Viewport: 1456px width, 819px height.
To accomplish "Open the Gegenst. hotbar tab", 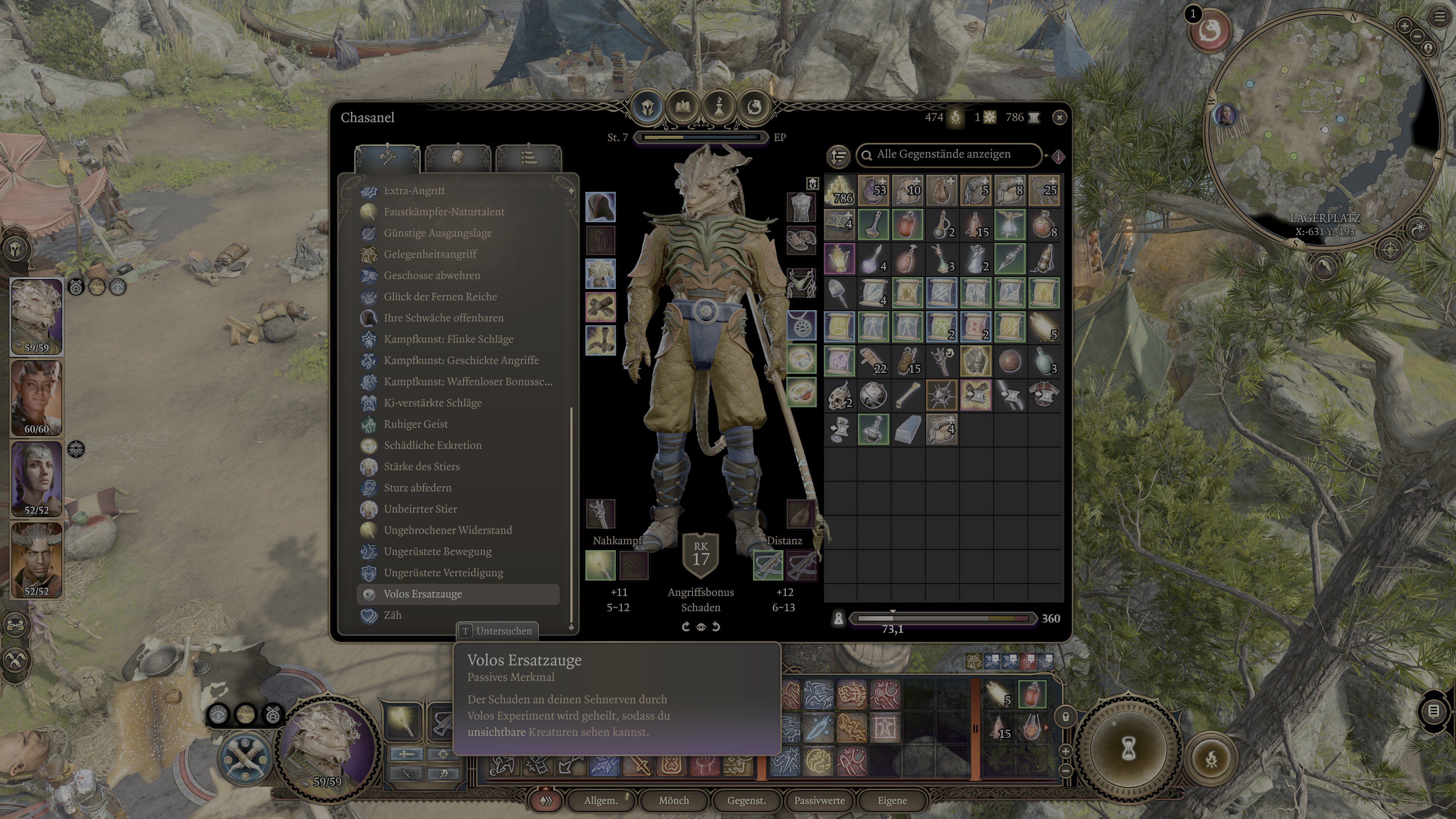I will (746, 800).
